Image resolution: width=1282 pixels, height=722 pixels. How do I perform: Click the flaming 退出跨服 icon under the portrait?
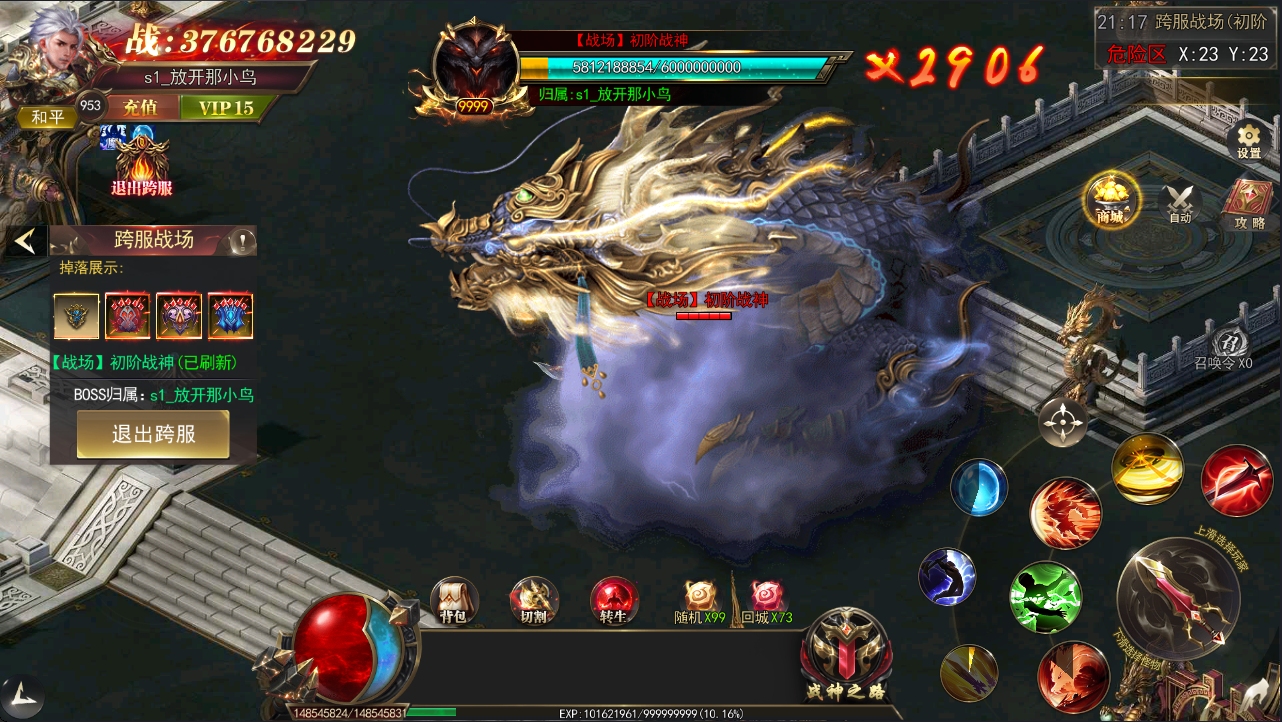pyautogui.click(x=141, y=163)
